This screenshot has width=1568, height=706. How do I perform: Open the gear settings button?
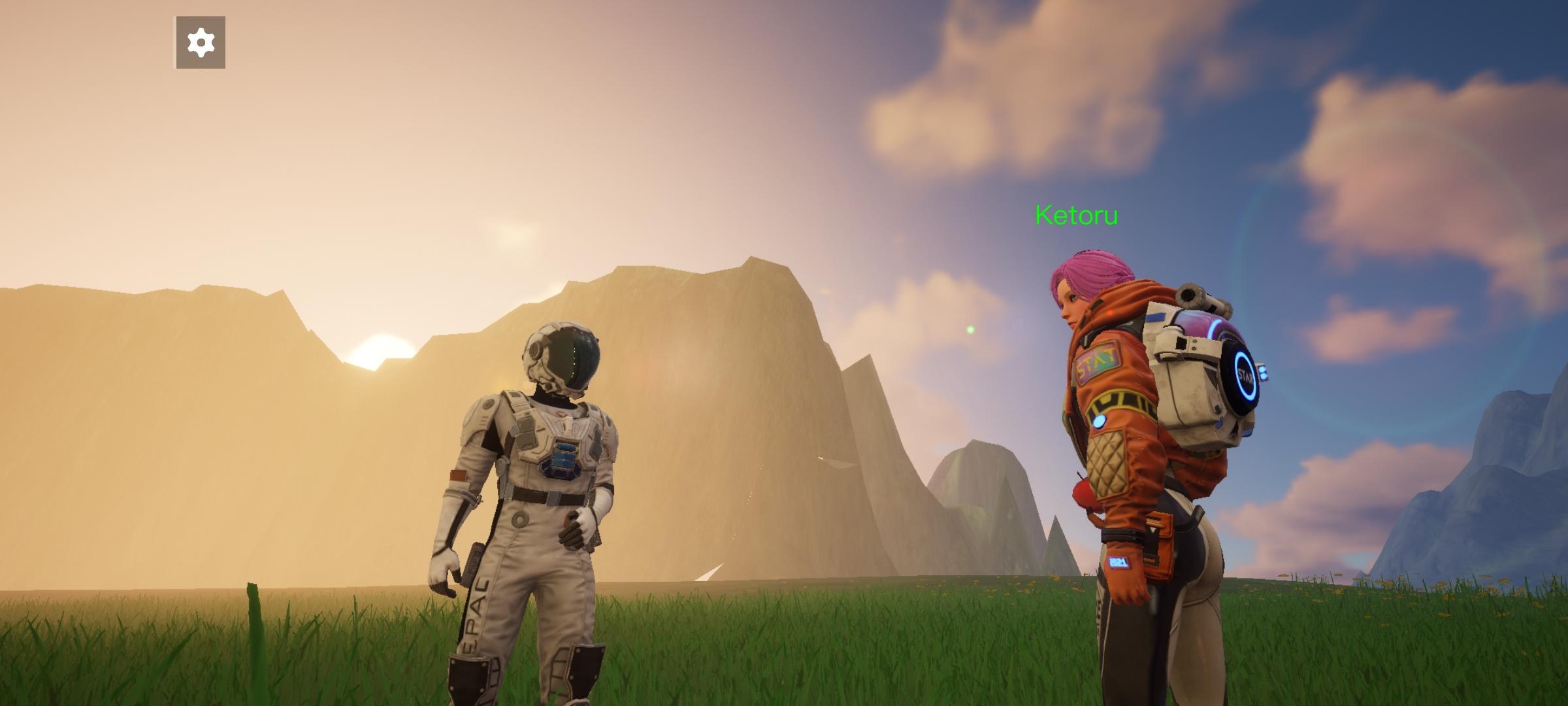pos(201,42)
